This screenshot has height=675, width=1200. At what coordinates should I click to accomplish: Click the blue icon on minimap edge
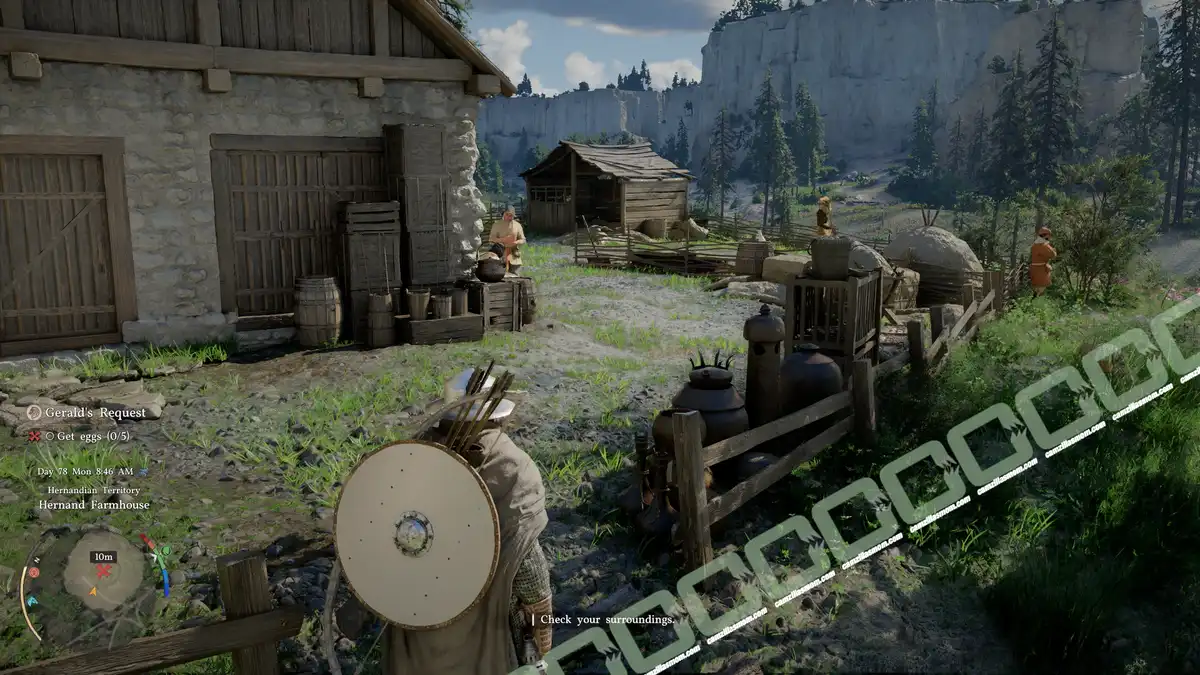click(31, 601)
